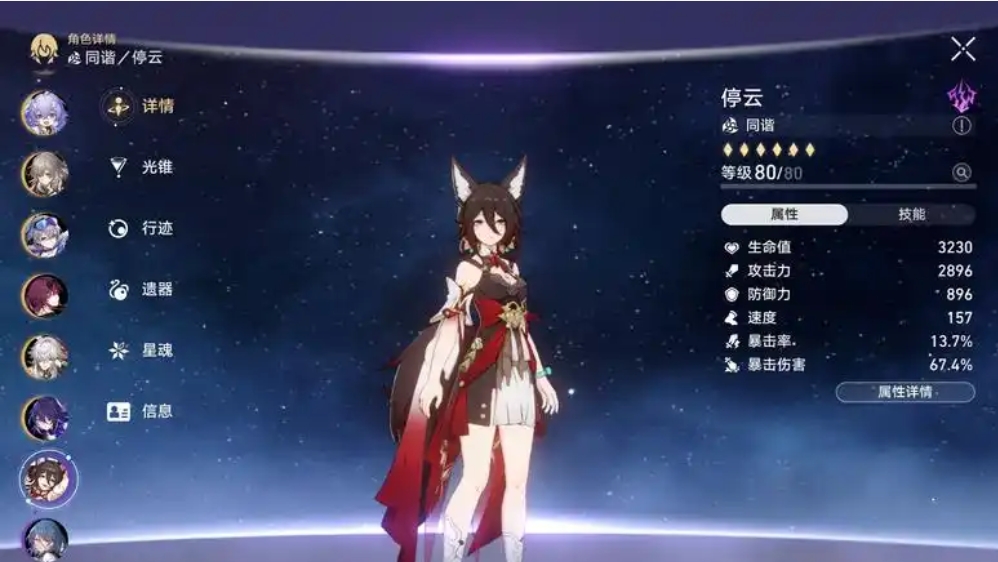The image size is (998, 562).
Task: Select the dark-red-haired character portrait
Action: click(45, 295)
